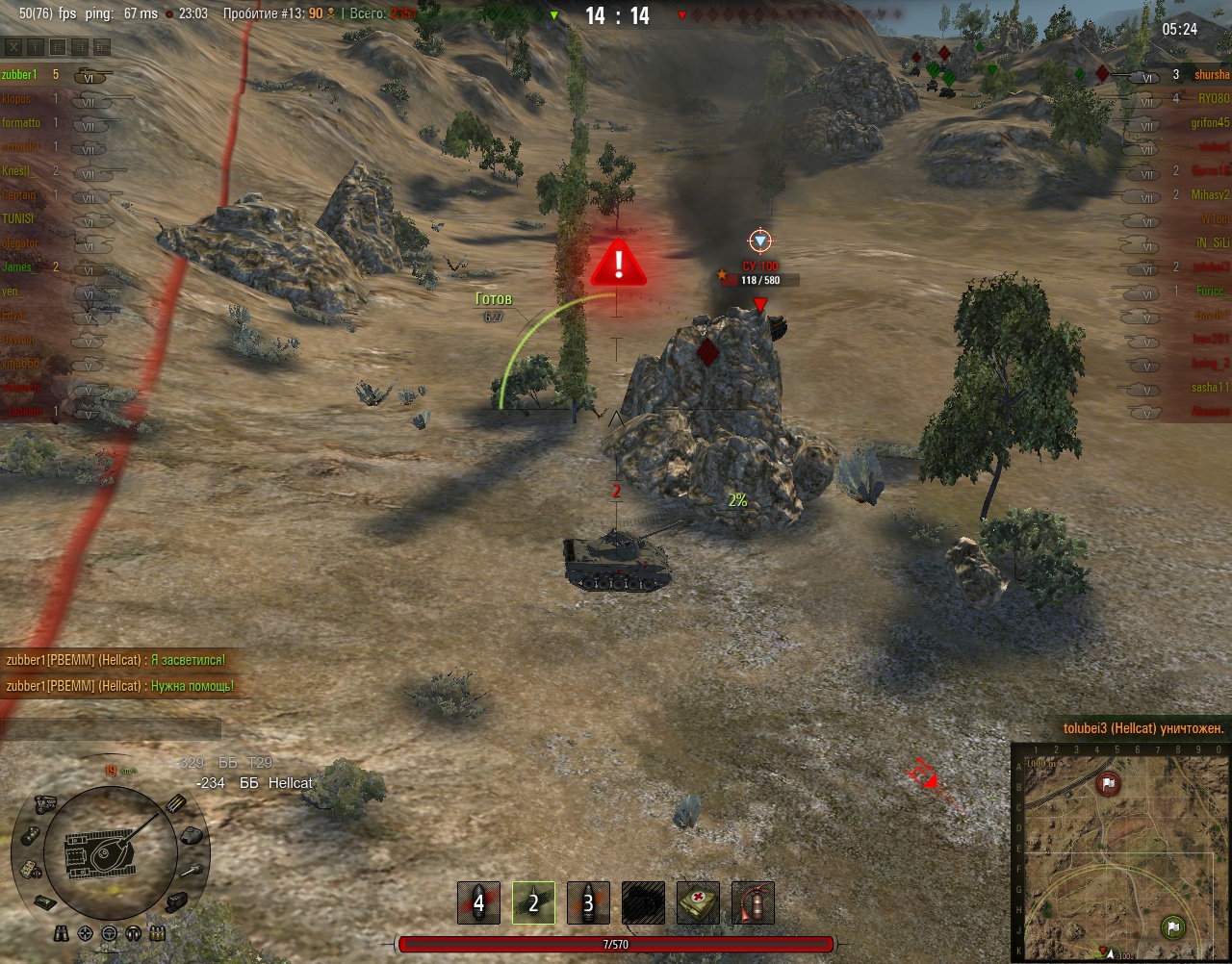The image size is (1232, 964).
Task: Use the first aid kit consumable
Action: [x=698, y=903]
